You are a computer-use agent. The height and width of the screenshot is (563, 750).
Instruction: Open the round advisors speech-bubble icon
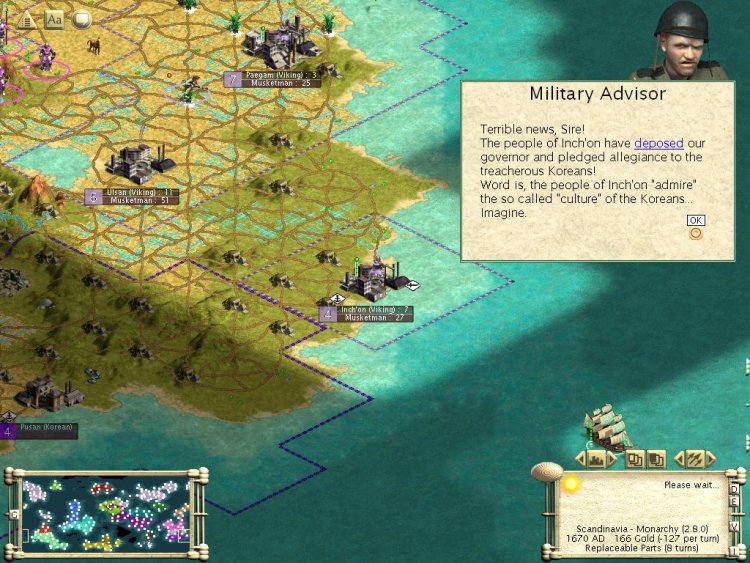[81, 19]
